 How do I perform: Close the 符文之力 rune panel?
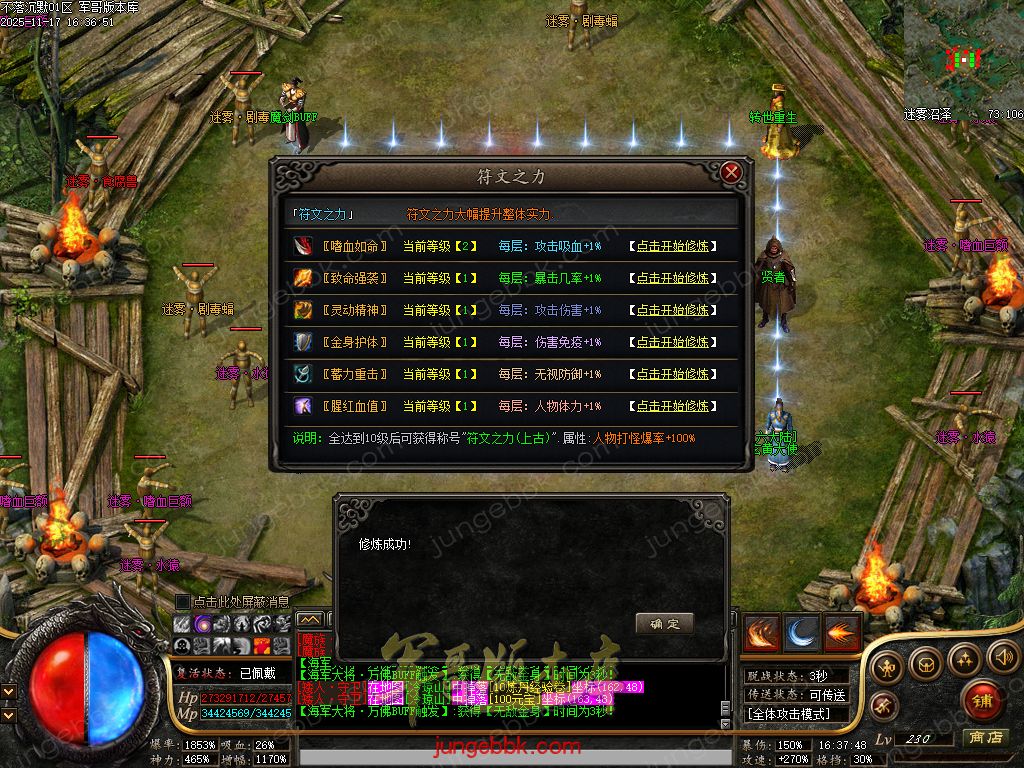tap(731, 172)
